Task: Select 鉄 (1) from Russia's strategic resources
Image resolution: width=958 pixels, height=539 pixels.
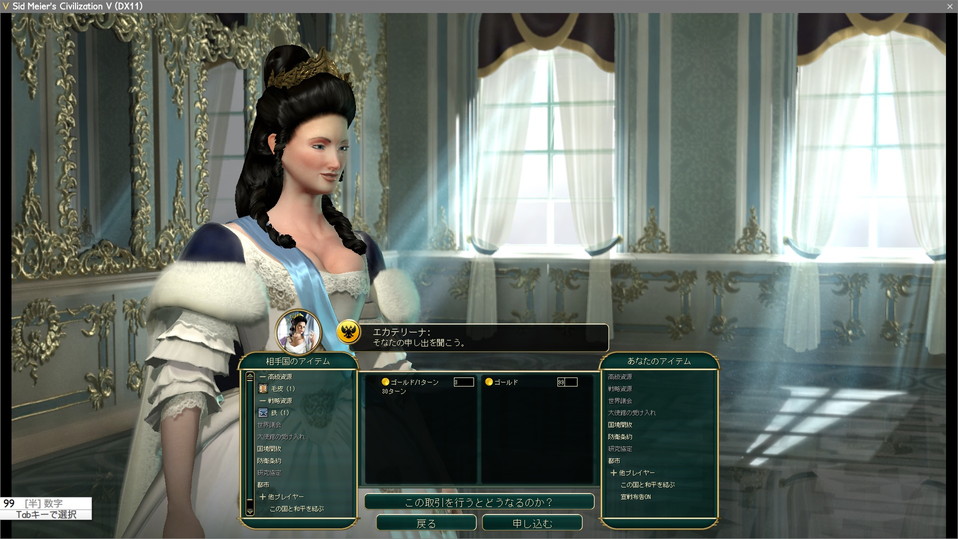Action: 277,412
